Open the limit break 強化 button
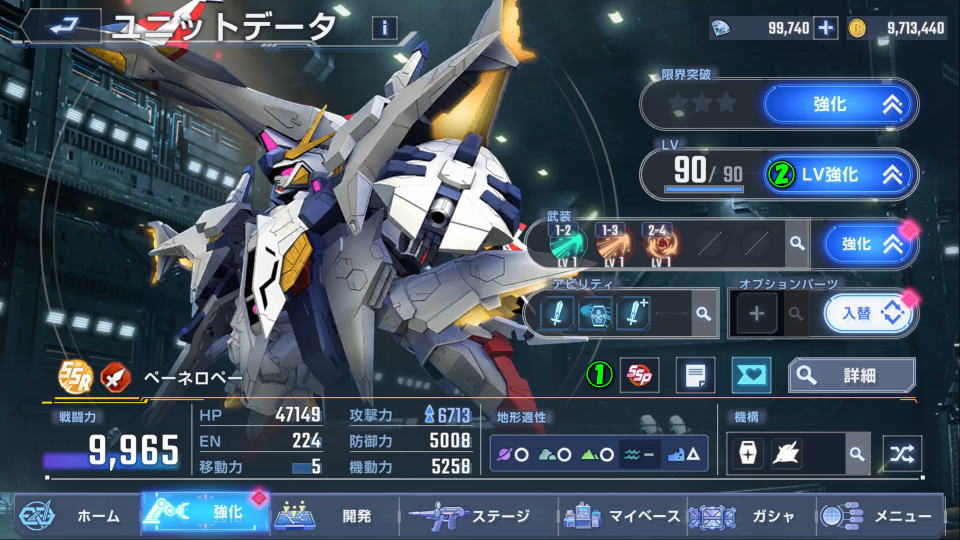Viewport: 960px width, 540px height. point(839,103)
